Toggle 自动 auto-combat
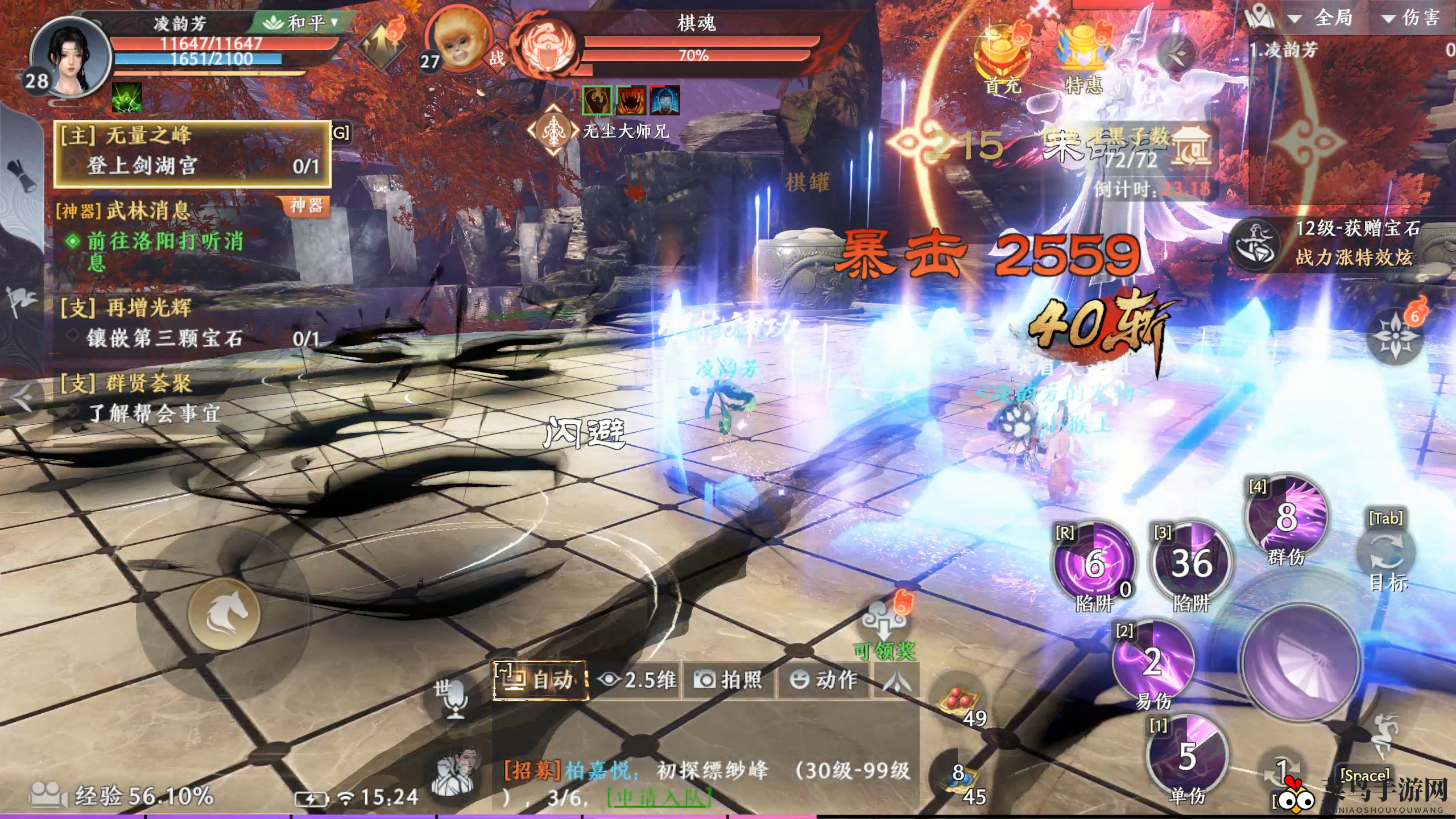Screen dimensions: 1456x819 [x=539, y=680]
